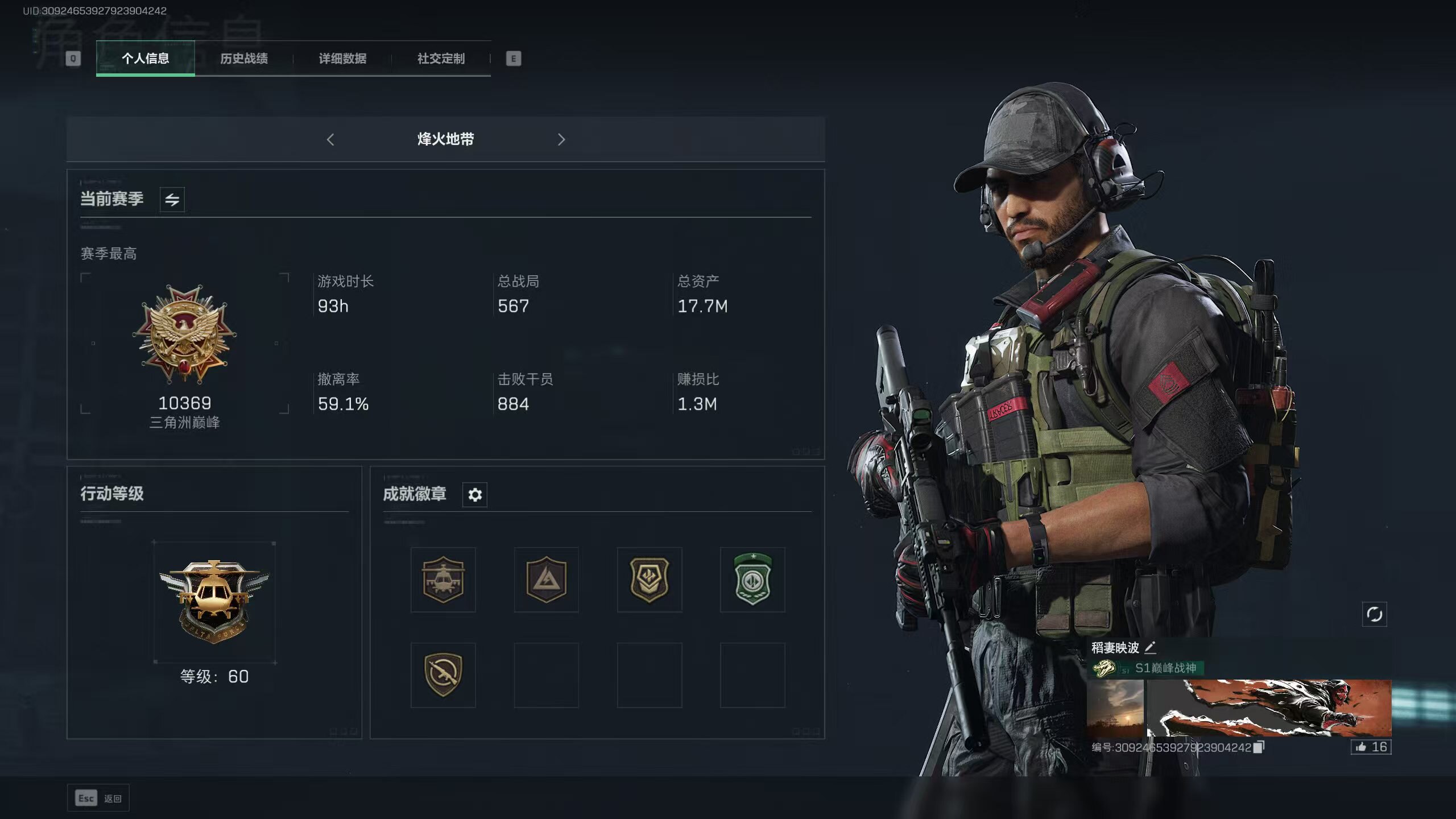Click the level 60 operation badge
The image size is (1456, 819).
tap(214, 602)
